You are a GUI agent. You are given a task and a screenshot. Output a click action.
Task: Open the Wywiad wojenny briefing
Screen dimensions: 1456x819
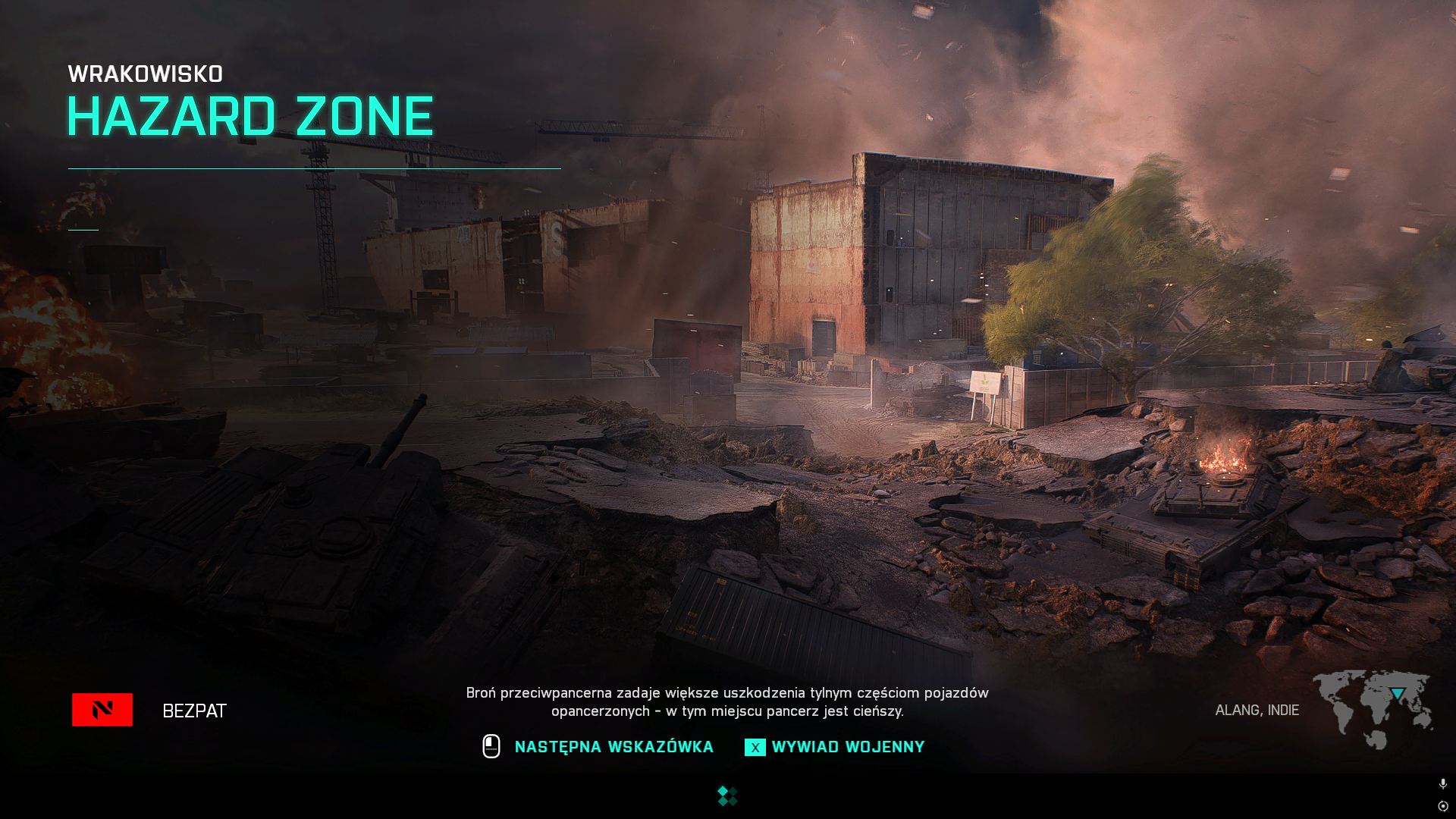click(847, 747)
